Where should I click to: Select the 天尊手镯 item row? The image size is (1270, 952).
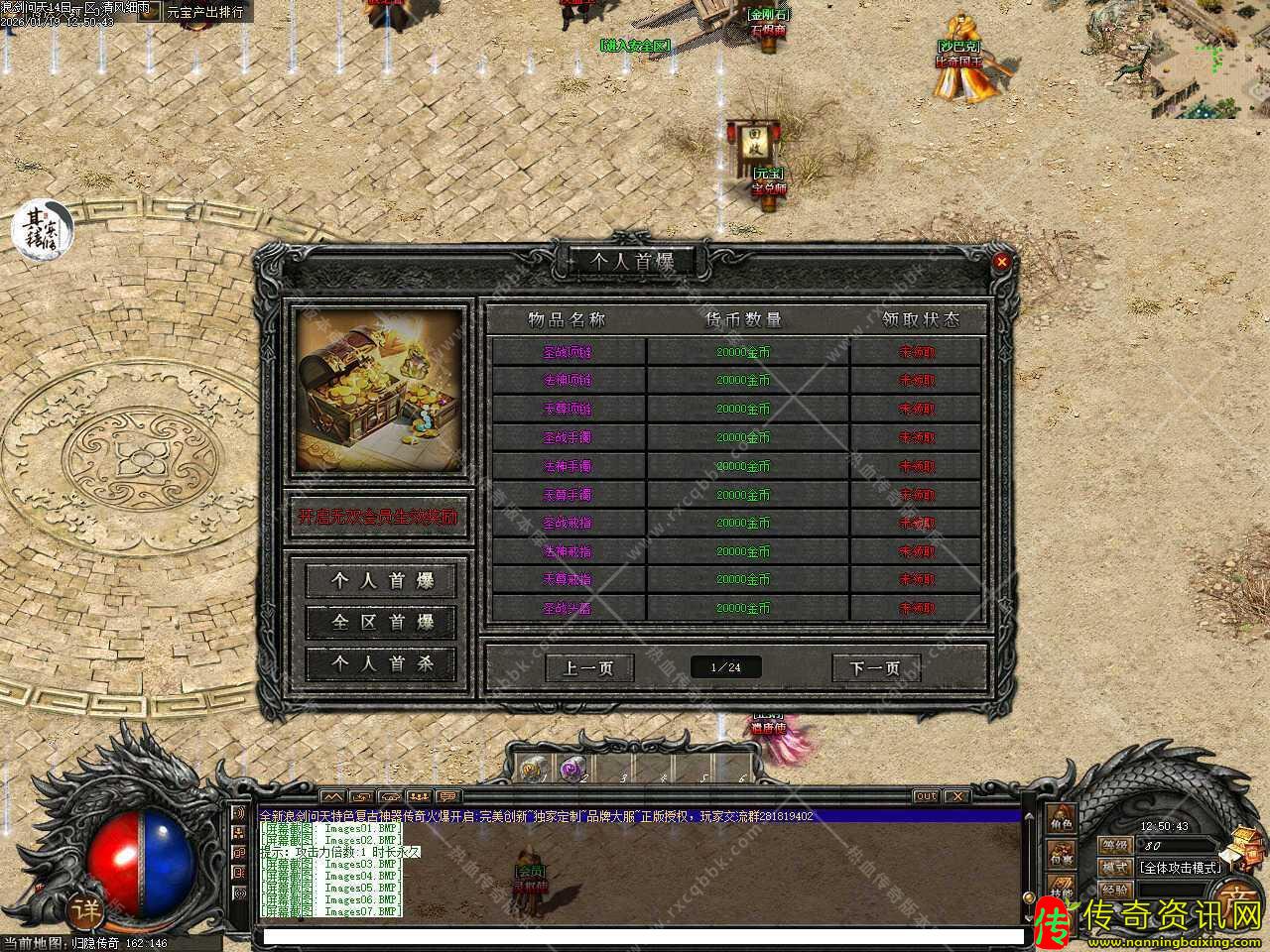coord(568,494)
